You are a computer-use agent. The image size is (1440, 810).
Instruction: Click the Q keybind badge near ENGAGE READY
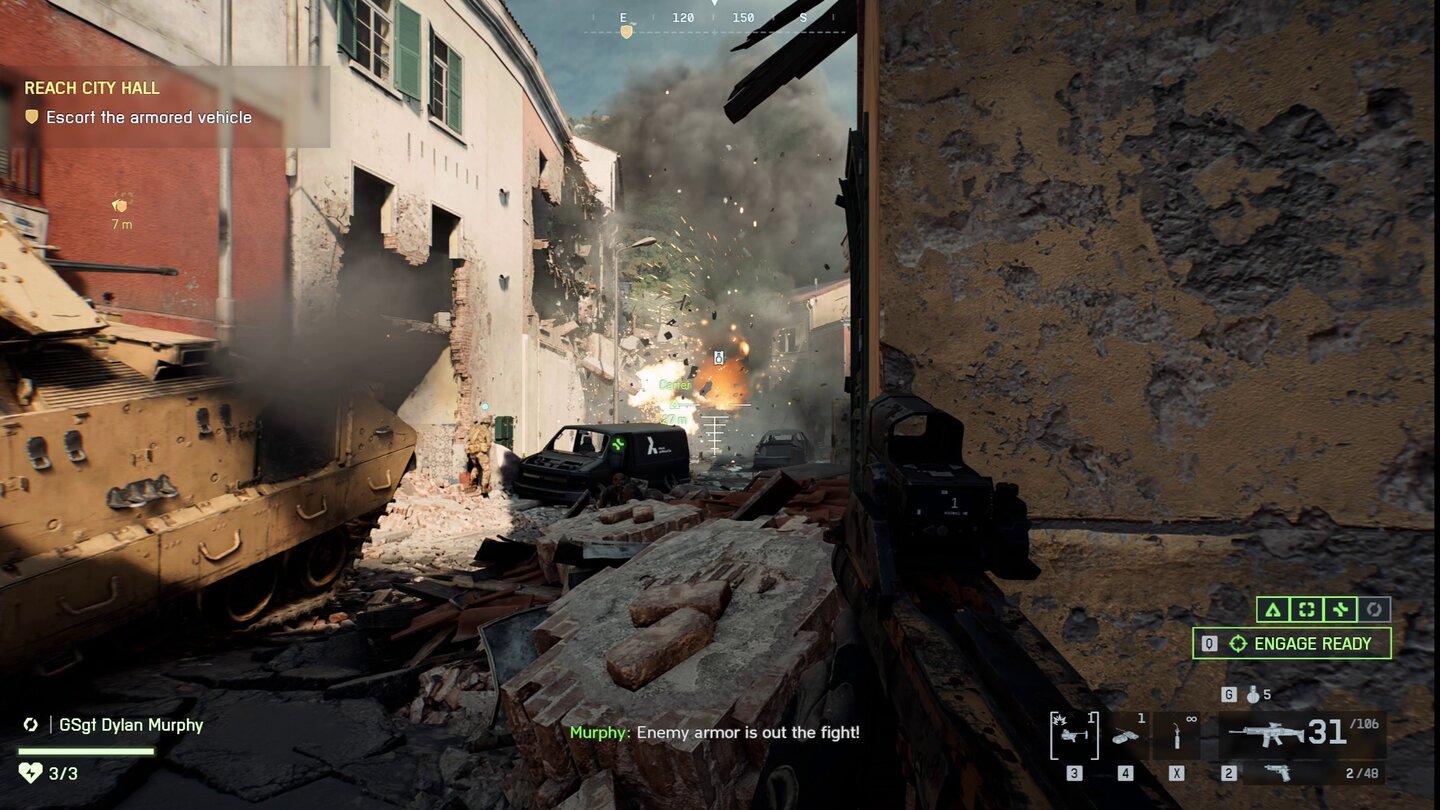(1210, 643)
